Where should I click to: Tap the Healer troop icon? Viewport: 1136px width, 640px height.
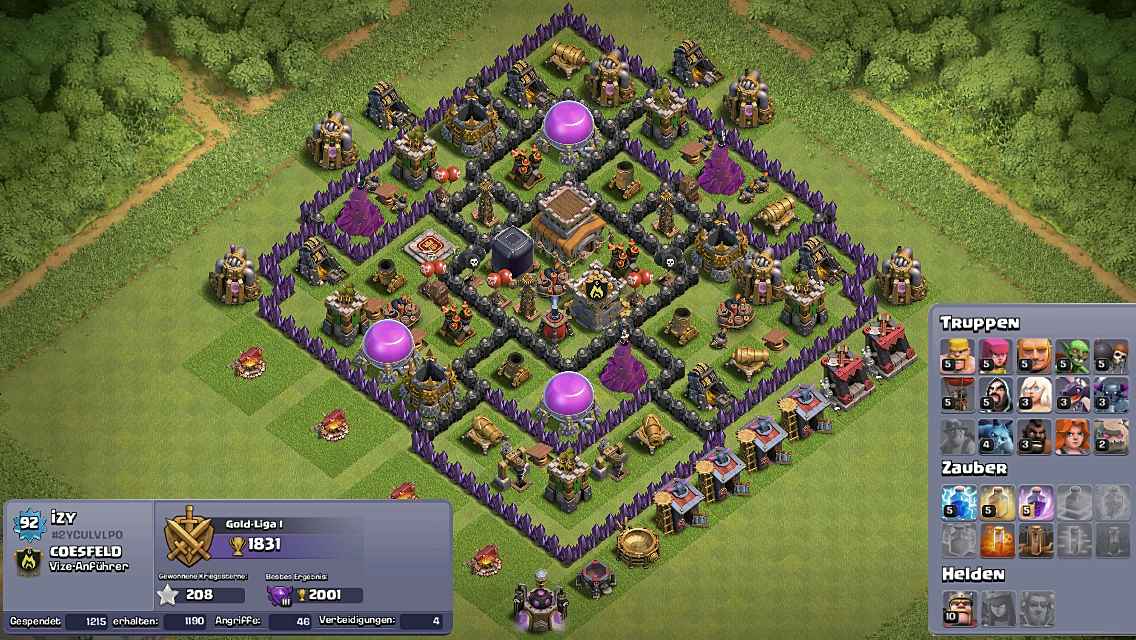point(1034,395)
